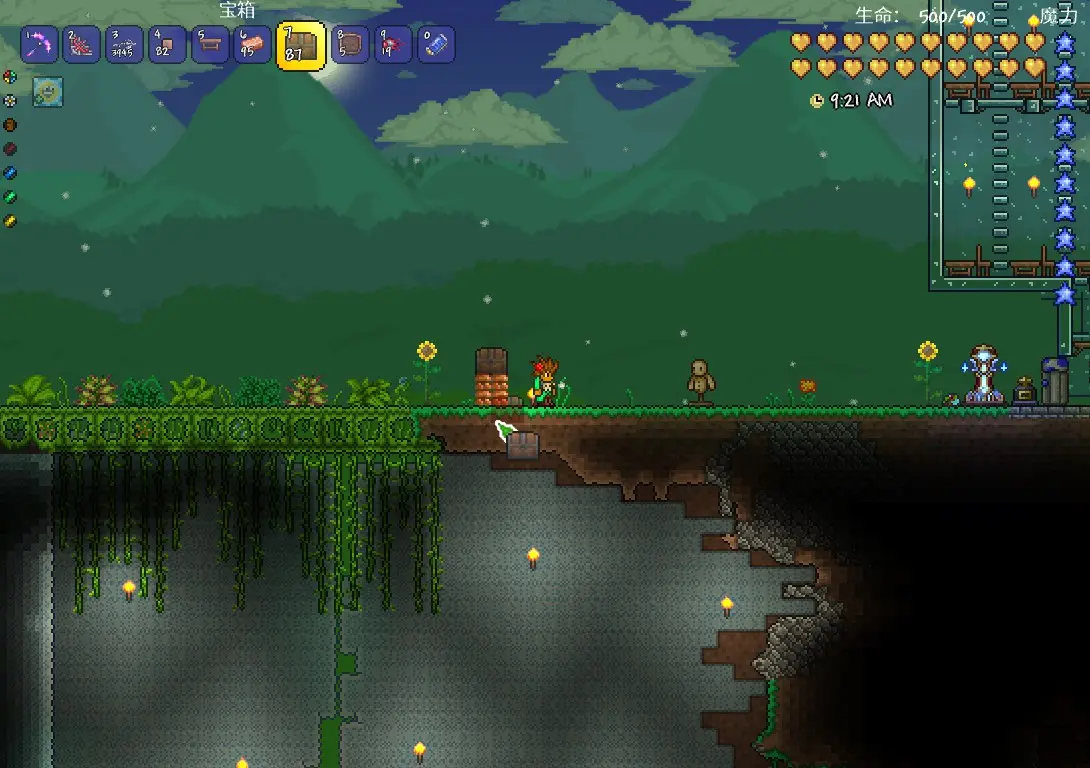Toggle the orange builder icon
Screen dimensions: 1090x768
pyautogui.click(x=10, y=125)
